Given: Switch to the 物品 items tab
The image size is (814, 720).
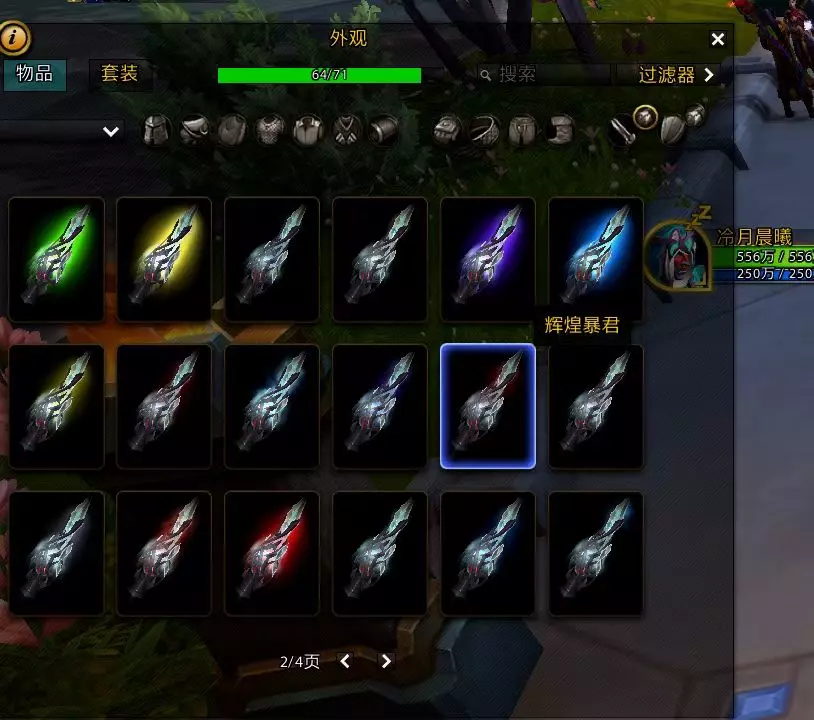Looking at the screenshot, I should pyautogui.click(x=34, y=75).
